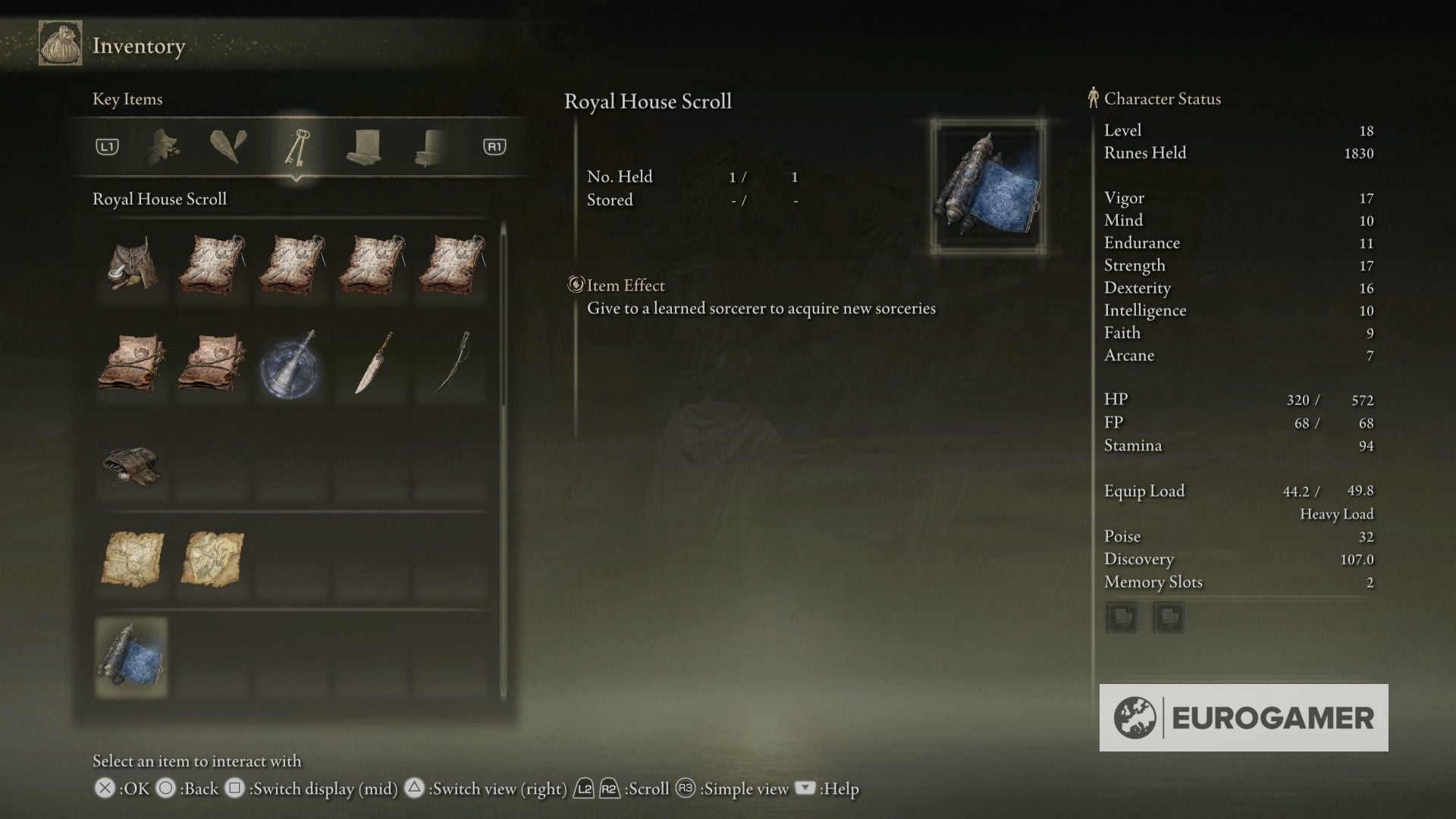Screen dimensions: 1456x819
Task: Switch to the flower-shaped key items tab
Action: pos(164,146)
